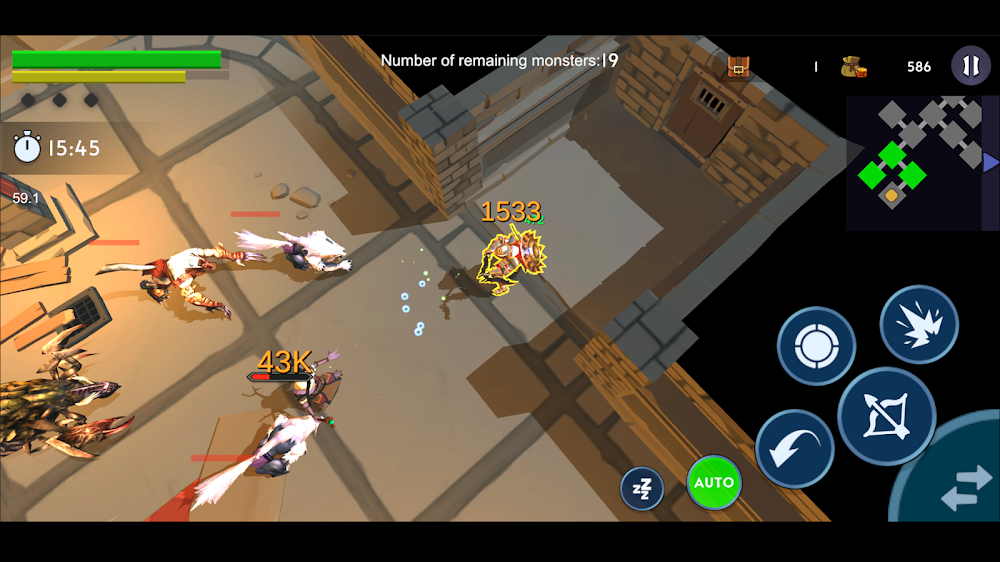Toggle the green AUTO battle button
1000x562 pixels.
714,483
